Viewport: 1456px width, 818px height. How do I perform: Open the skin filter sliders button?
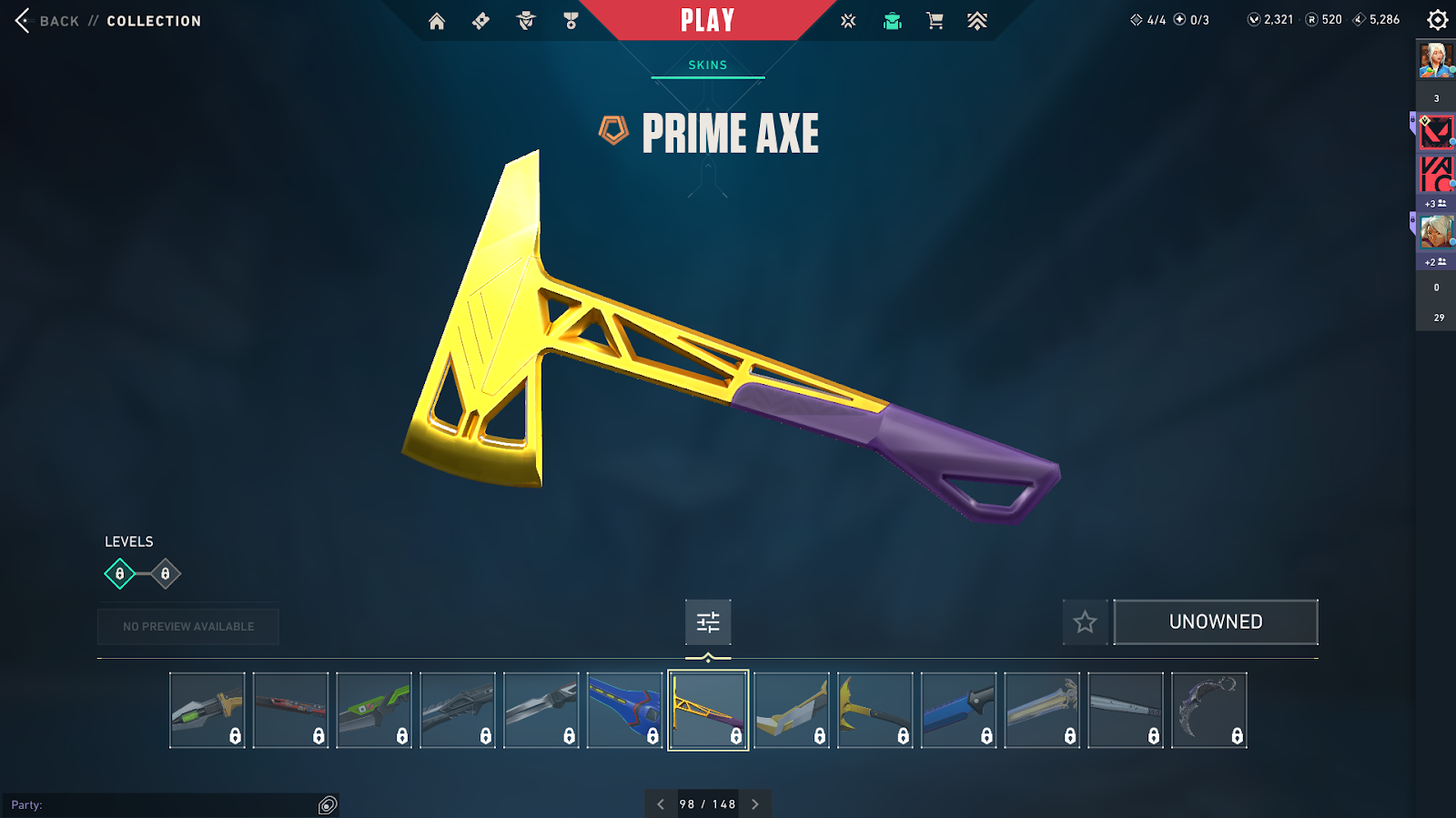[x=708, y=622]
